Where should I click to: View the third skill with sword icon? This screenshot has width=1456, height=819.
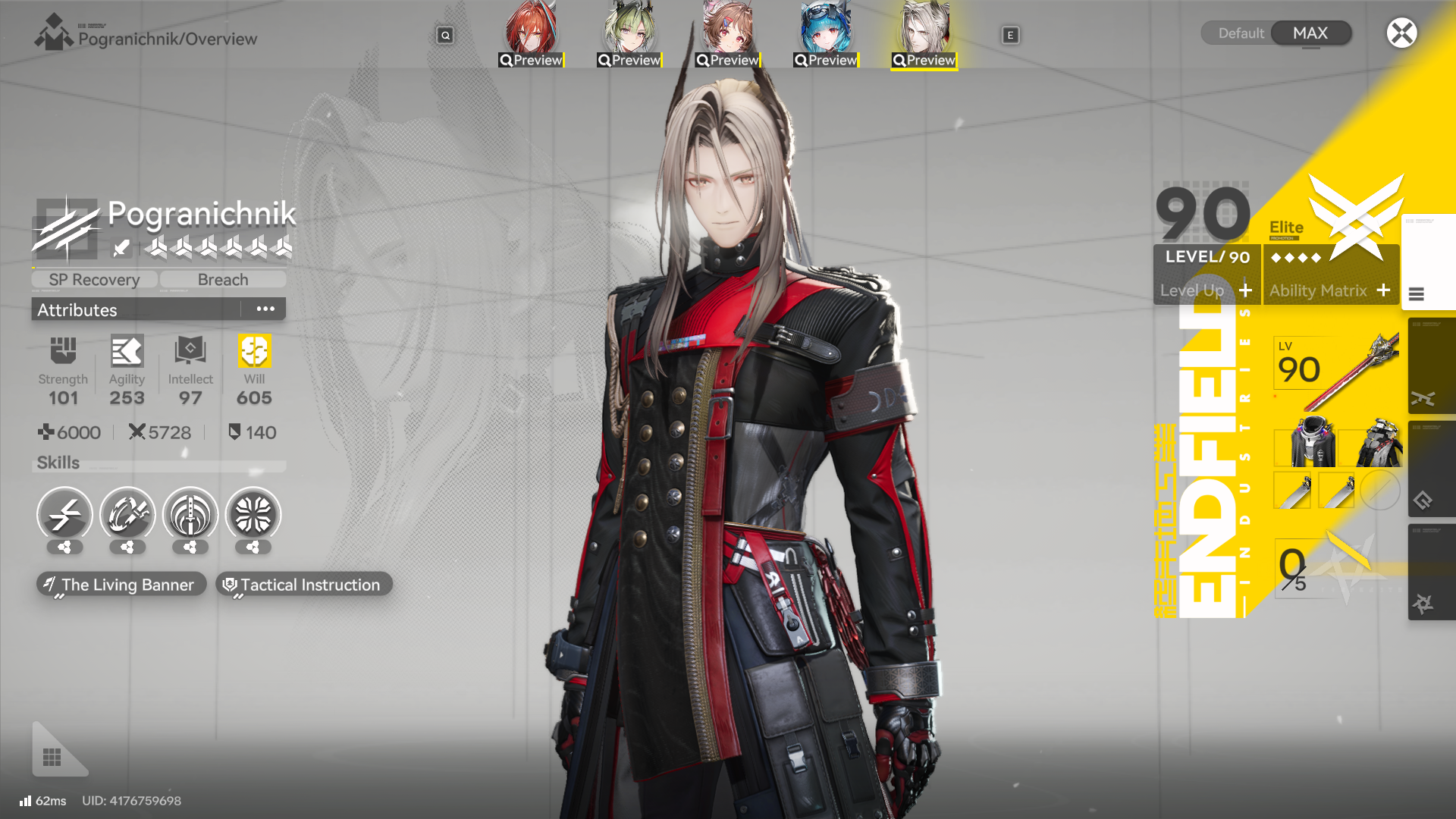[190, 514]
